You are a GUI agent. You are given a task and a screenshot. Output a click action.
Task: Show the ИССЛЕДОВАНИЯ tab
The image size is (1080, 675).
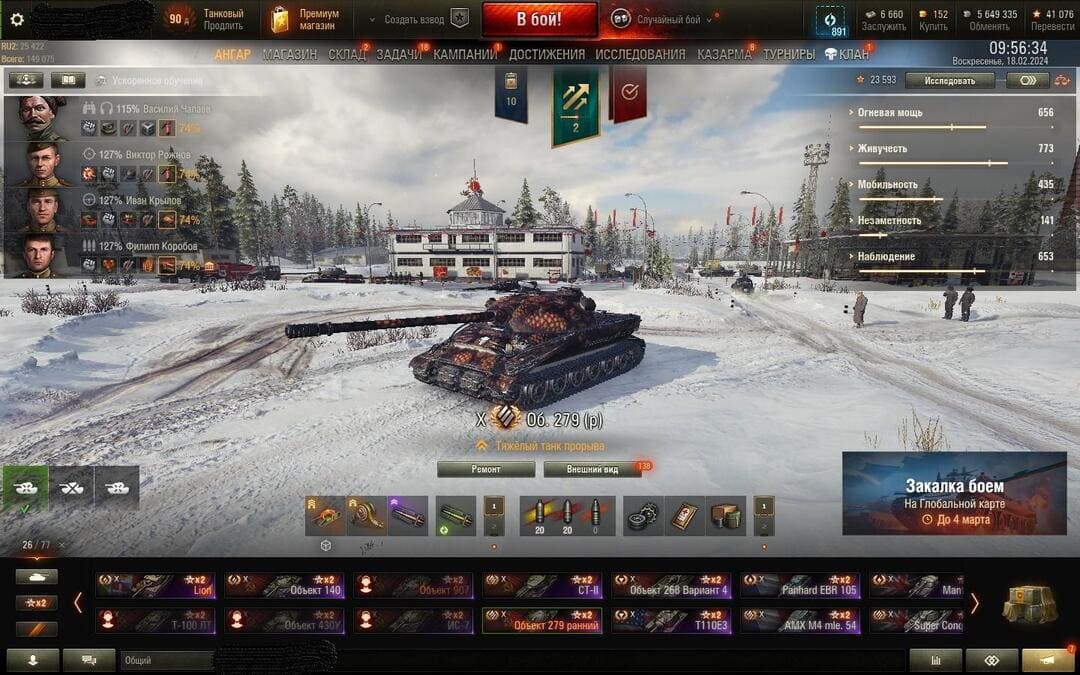(x=640, y=54)
